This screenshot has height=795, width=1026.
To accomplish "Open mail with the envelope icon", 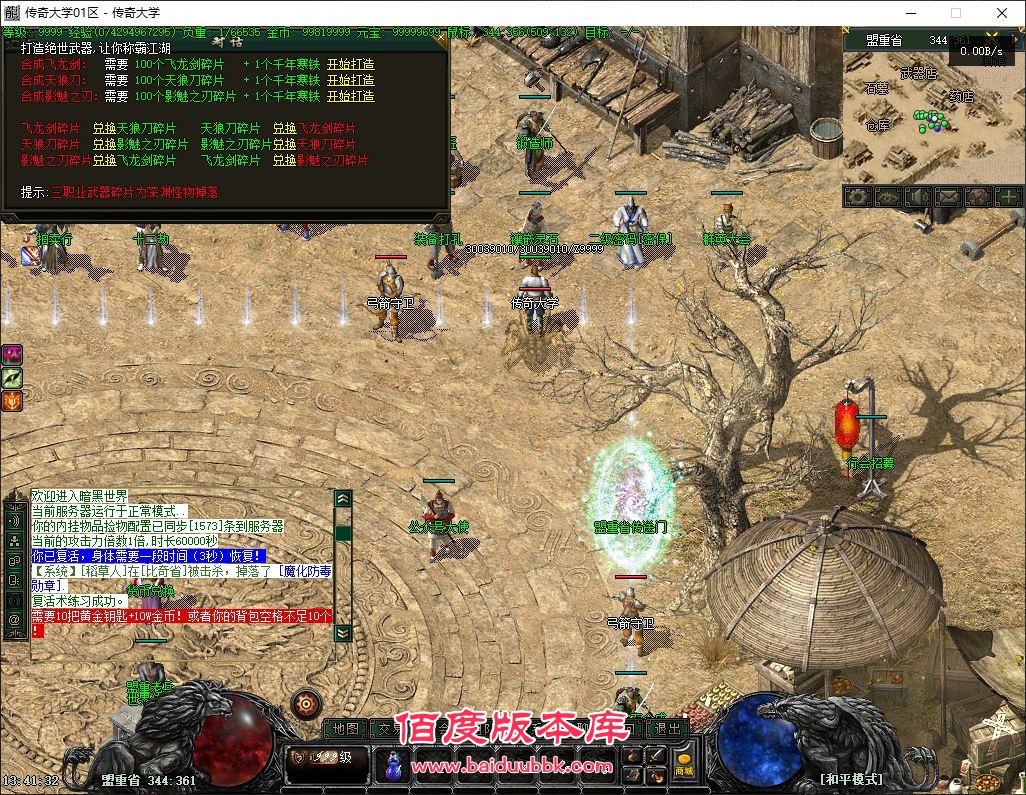I will pos(947,197).
